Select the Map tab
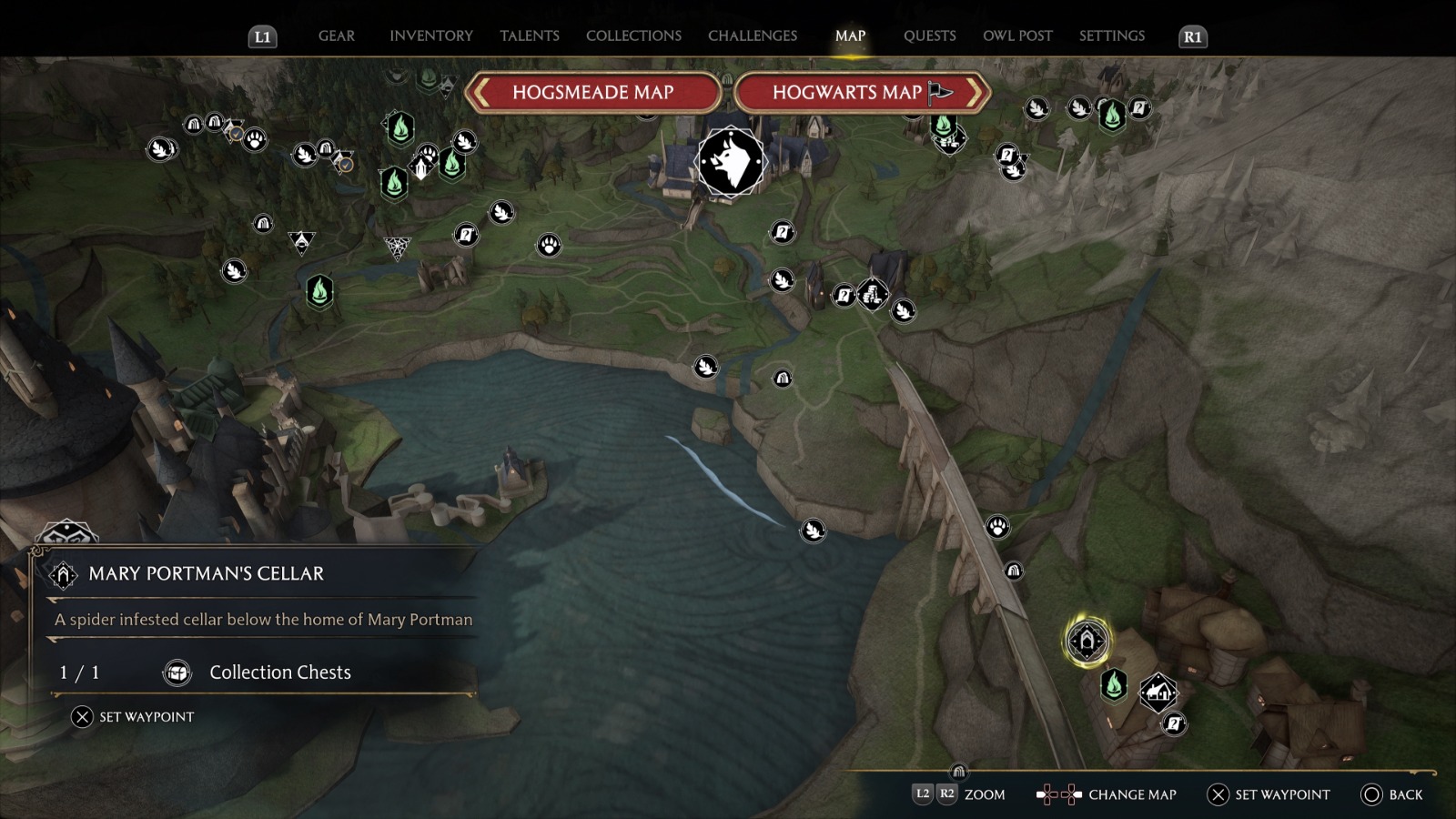Image resolution: width=1456 pixels, height=819 pixels. click(x=850, y=36)
